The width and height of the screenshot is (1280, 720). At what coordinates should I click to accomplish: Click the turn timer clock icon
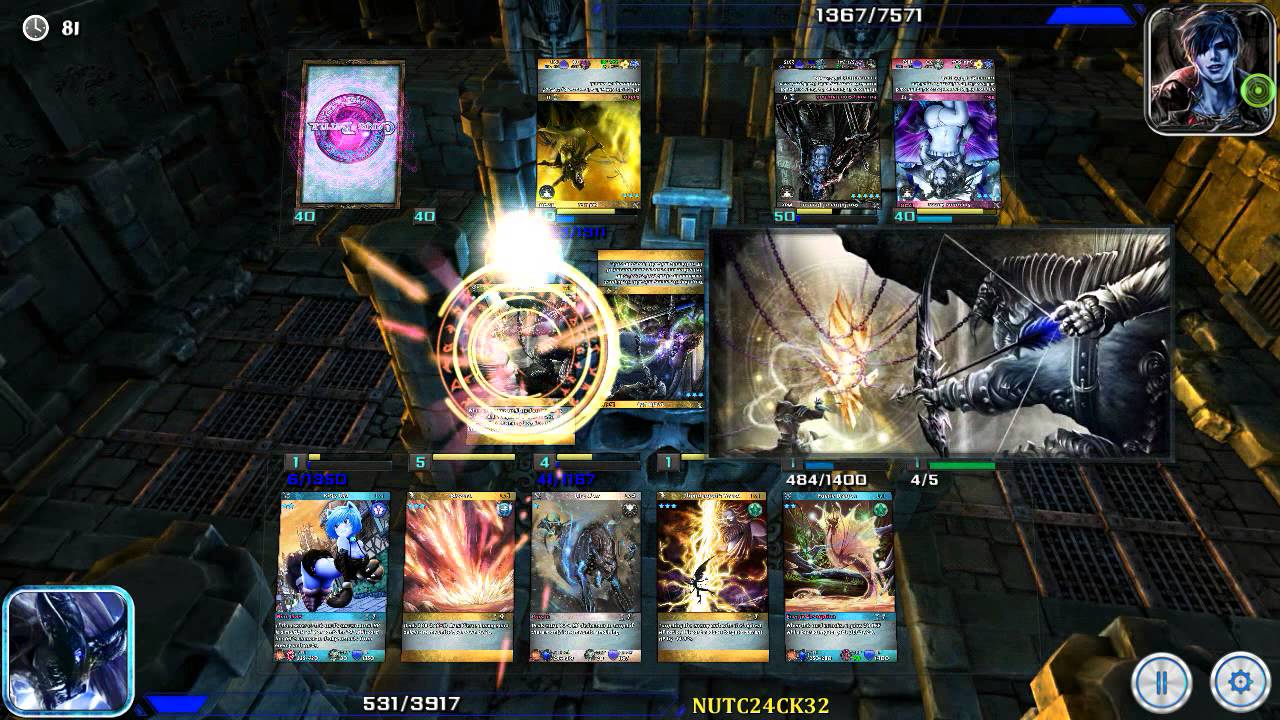(x=35, y=29)
